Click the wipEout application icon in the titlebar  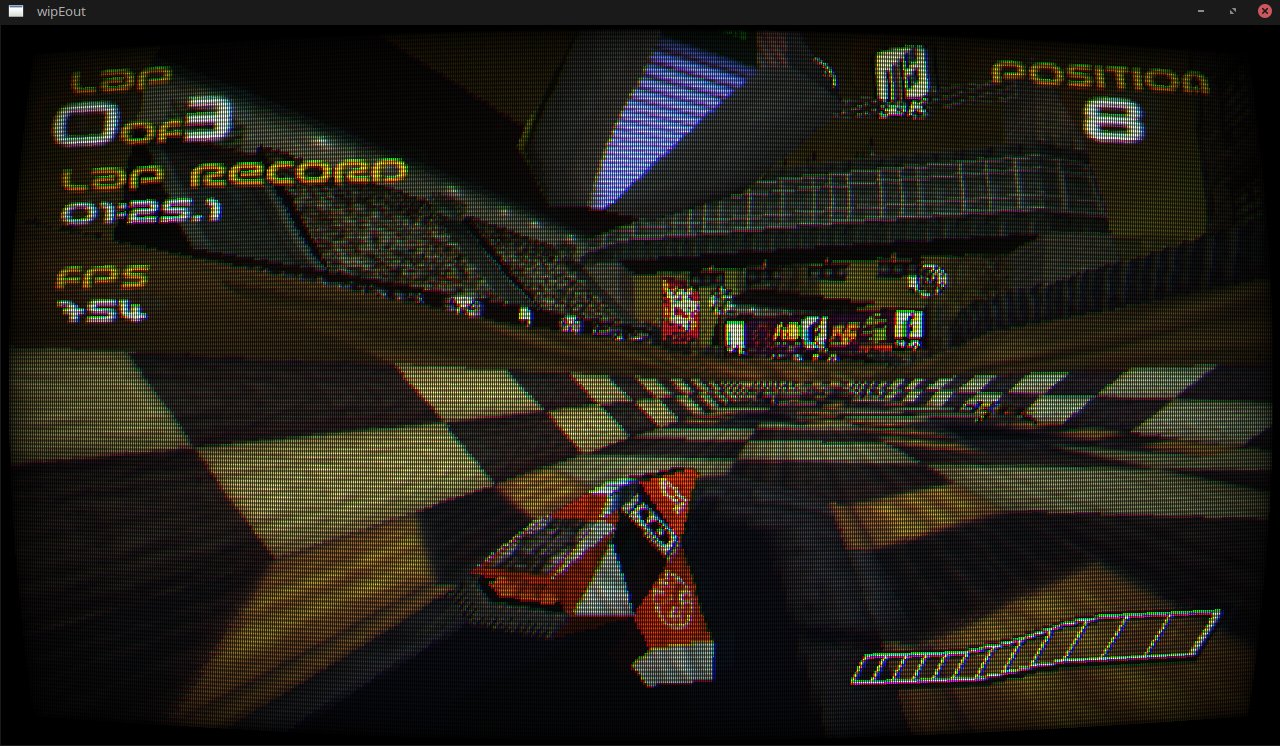(x=15, y=11)
